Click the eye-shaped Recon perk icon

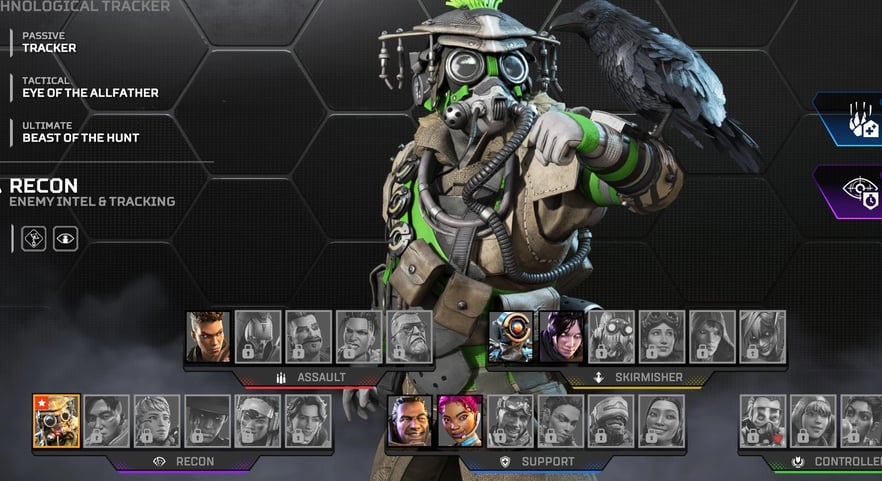tap(65, 239)
